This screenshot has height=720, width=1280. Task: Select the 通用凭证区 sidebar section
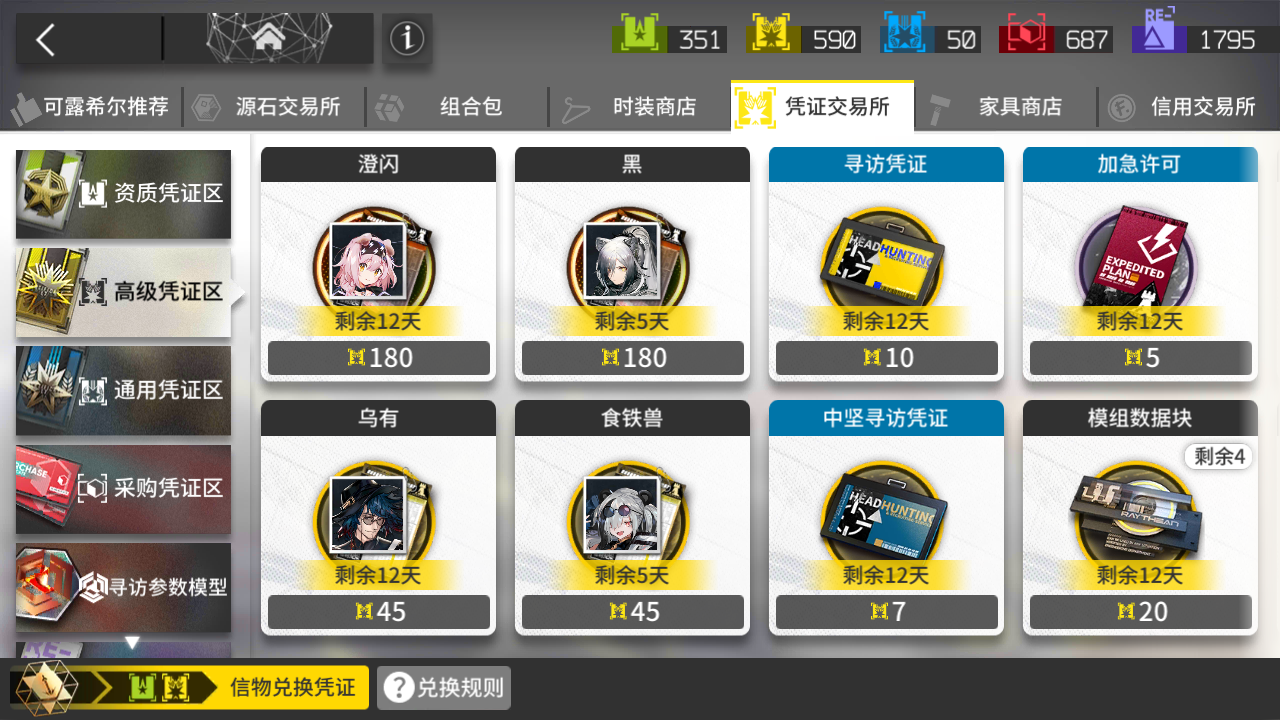pyautogui.click(x=123, y=391)
